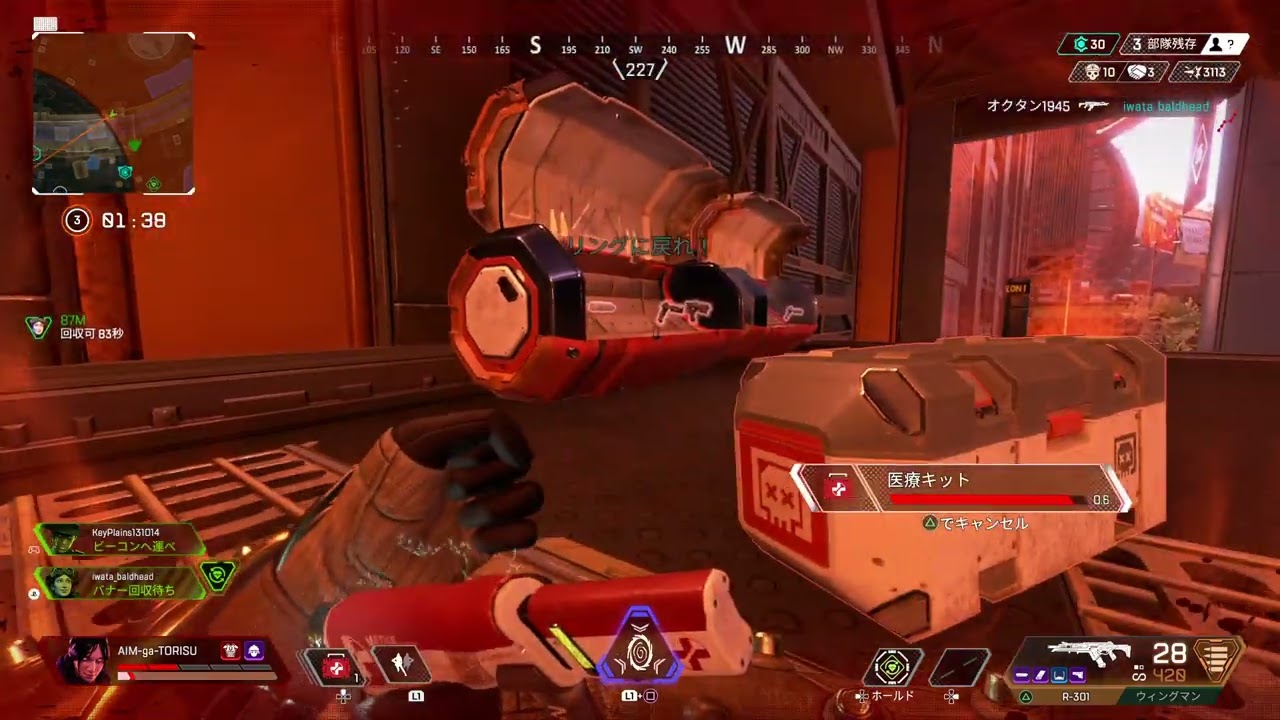Select the R-301 weapon tab
This screenshot has width=1280, height=720.
(x=1076, y=694)
